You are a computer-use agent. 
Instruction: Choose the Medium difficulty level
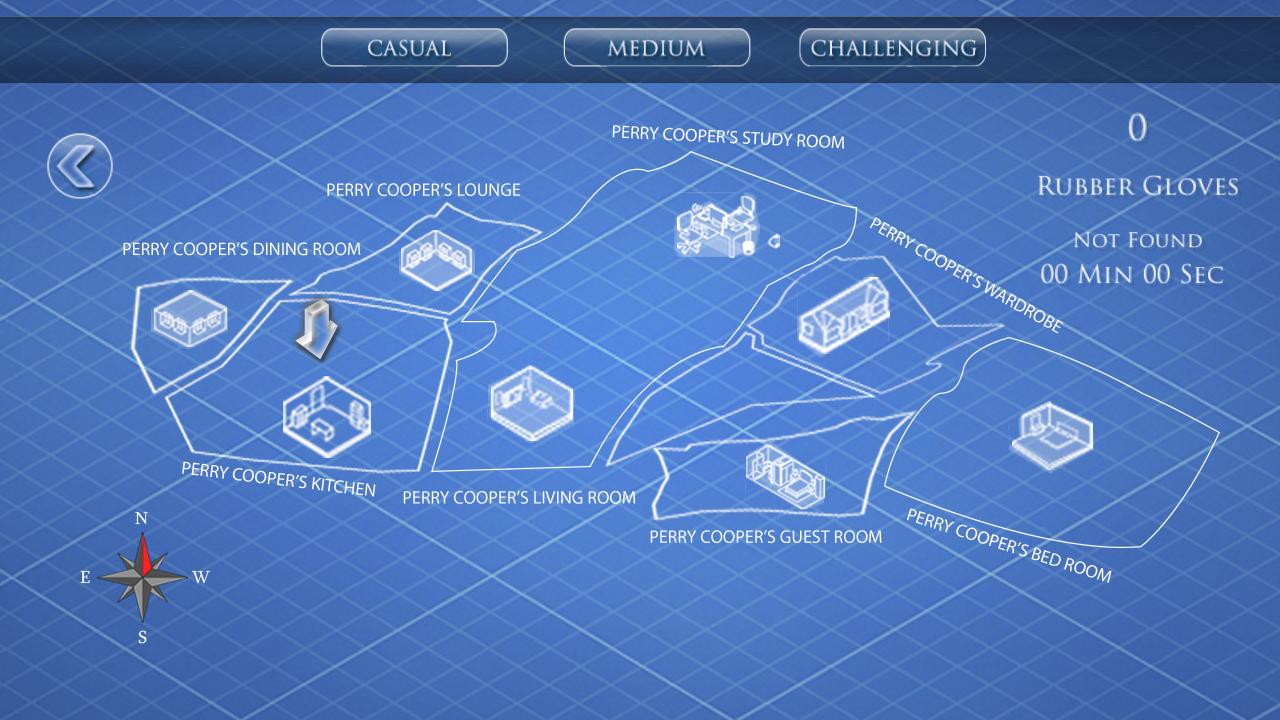(657, 46)
